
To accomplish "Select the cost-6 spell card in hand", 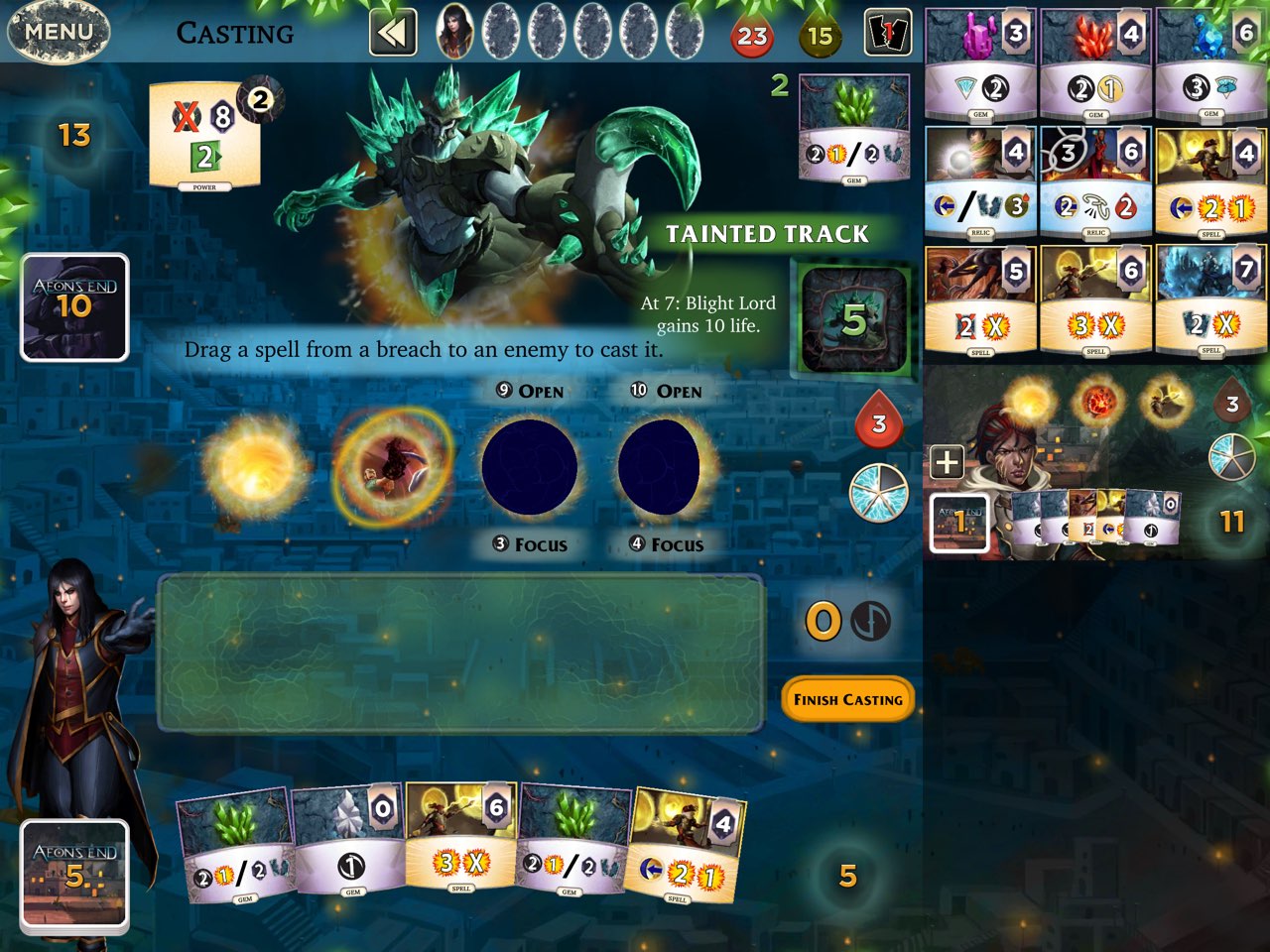I will tap(460, 838).
